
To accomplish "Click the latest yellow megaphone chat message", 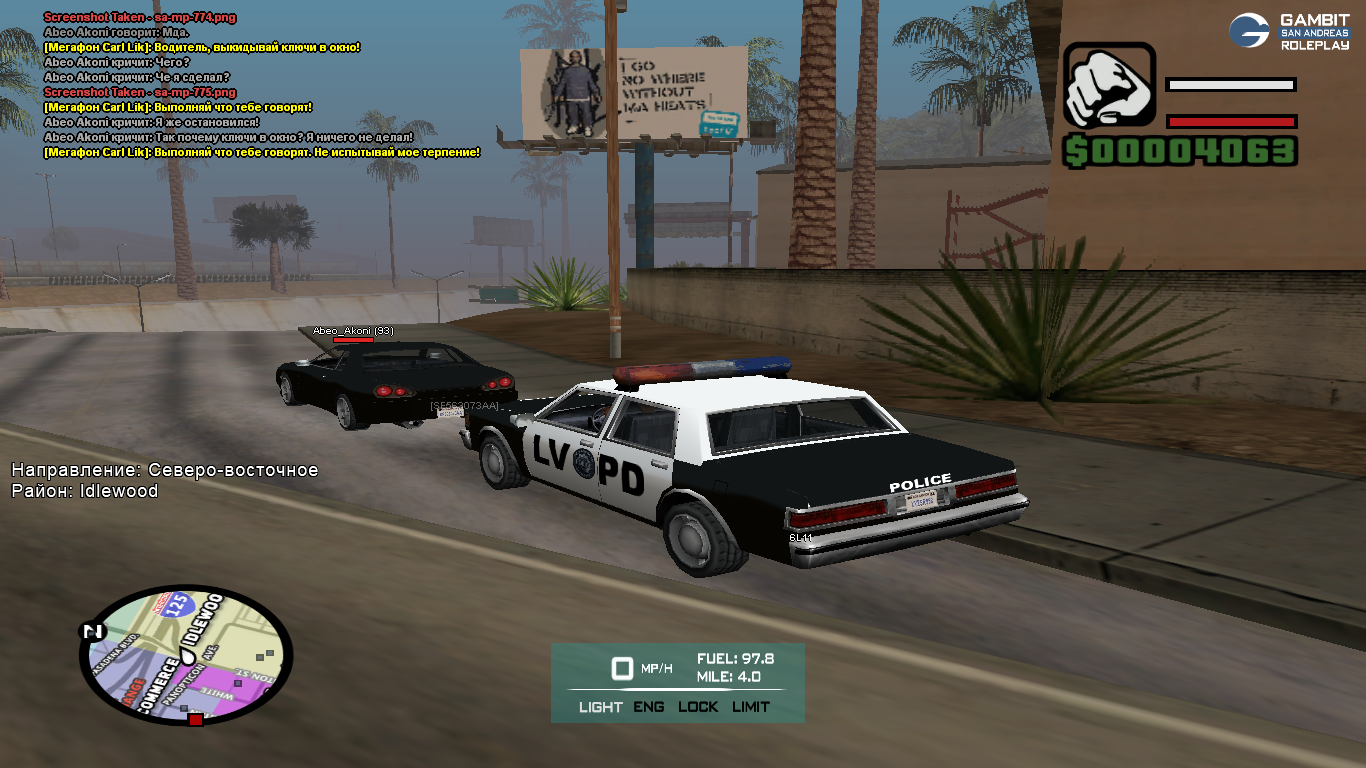I will (262, 152).
